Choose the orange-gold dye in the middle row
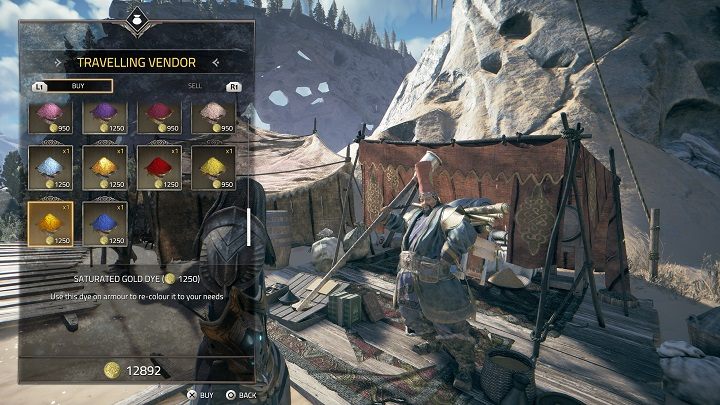720x405 pixels. tap(104, 168)
